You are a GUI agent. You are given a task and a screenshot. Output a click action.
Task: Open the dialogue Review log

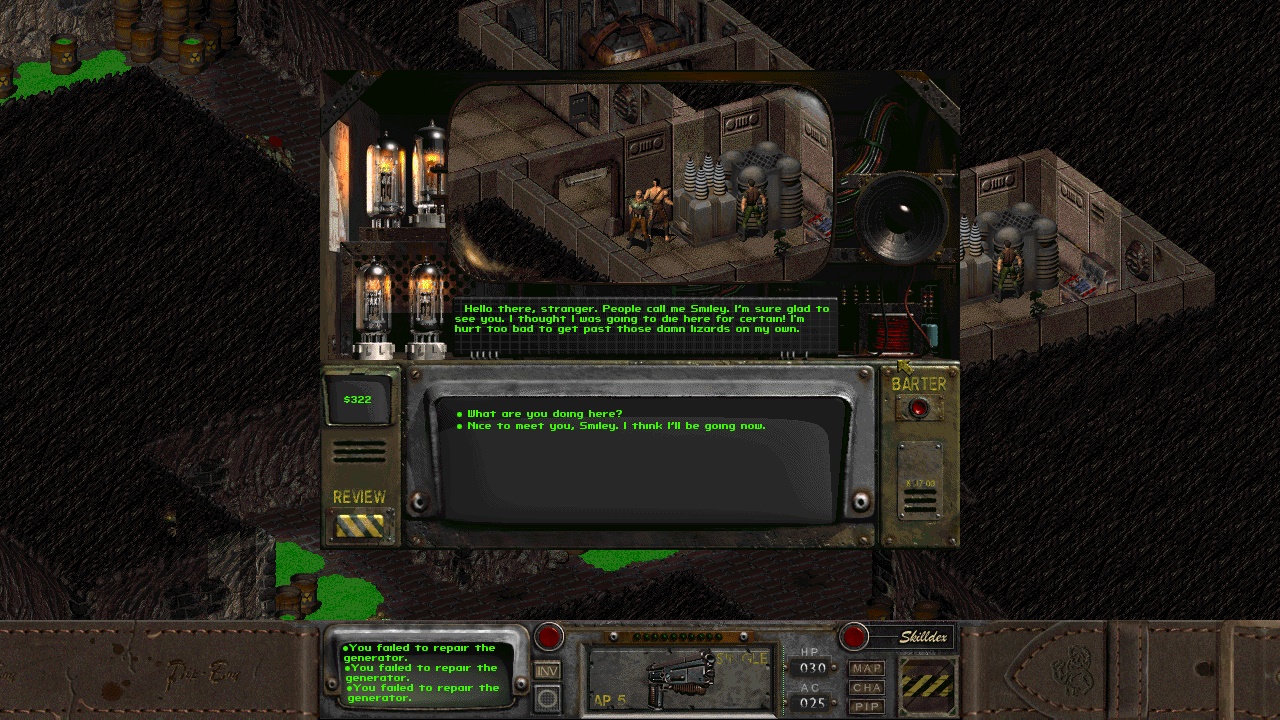(359, 525)
